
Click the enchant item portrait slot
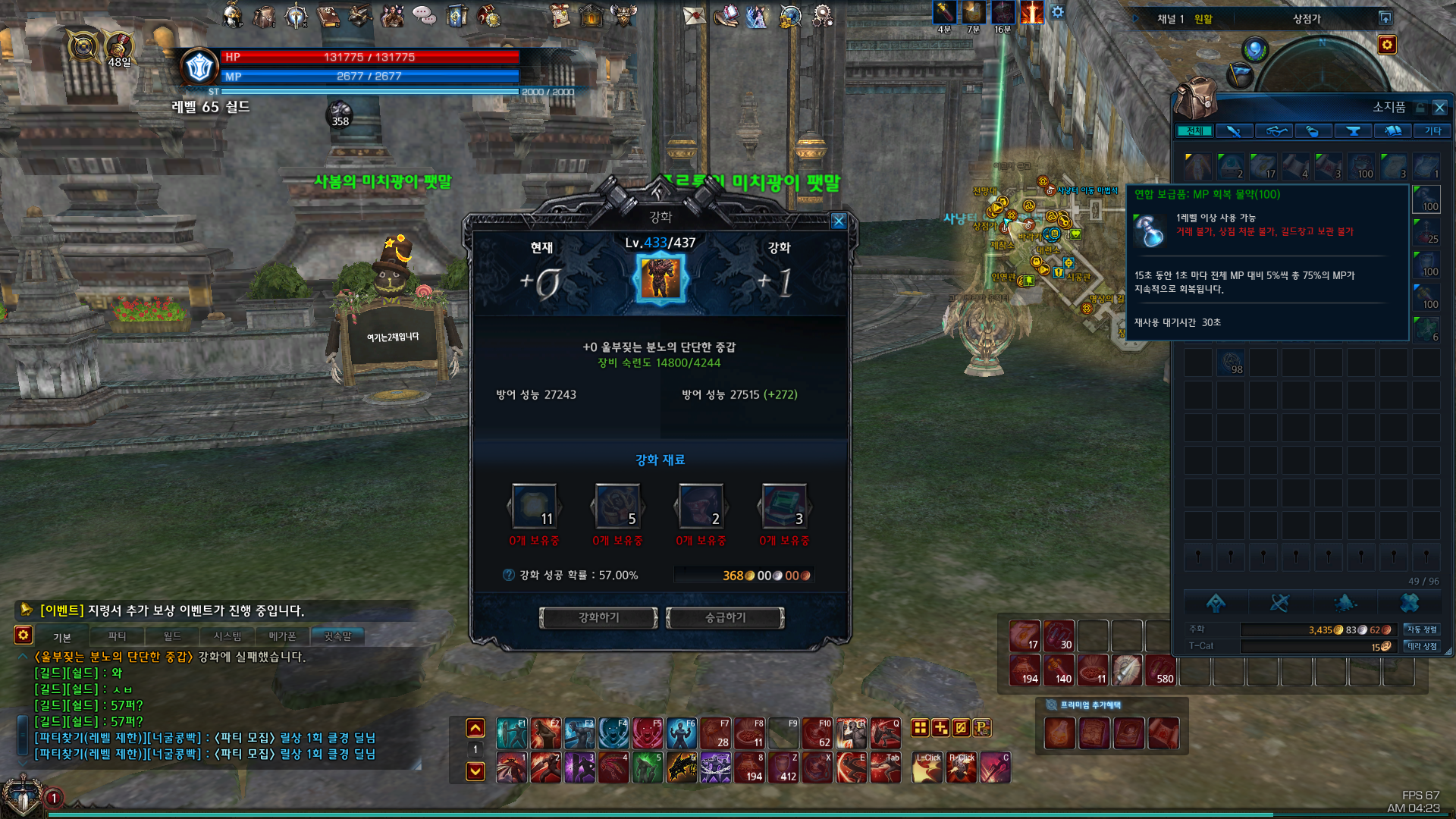(x=661, y=278)
